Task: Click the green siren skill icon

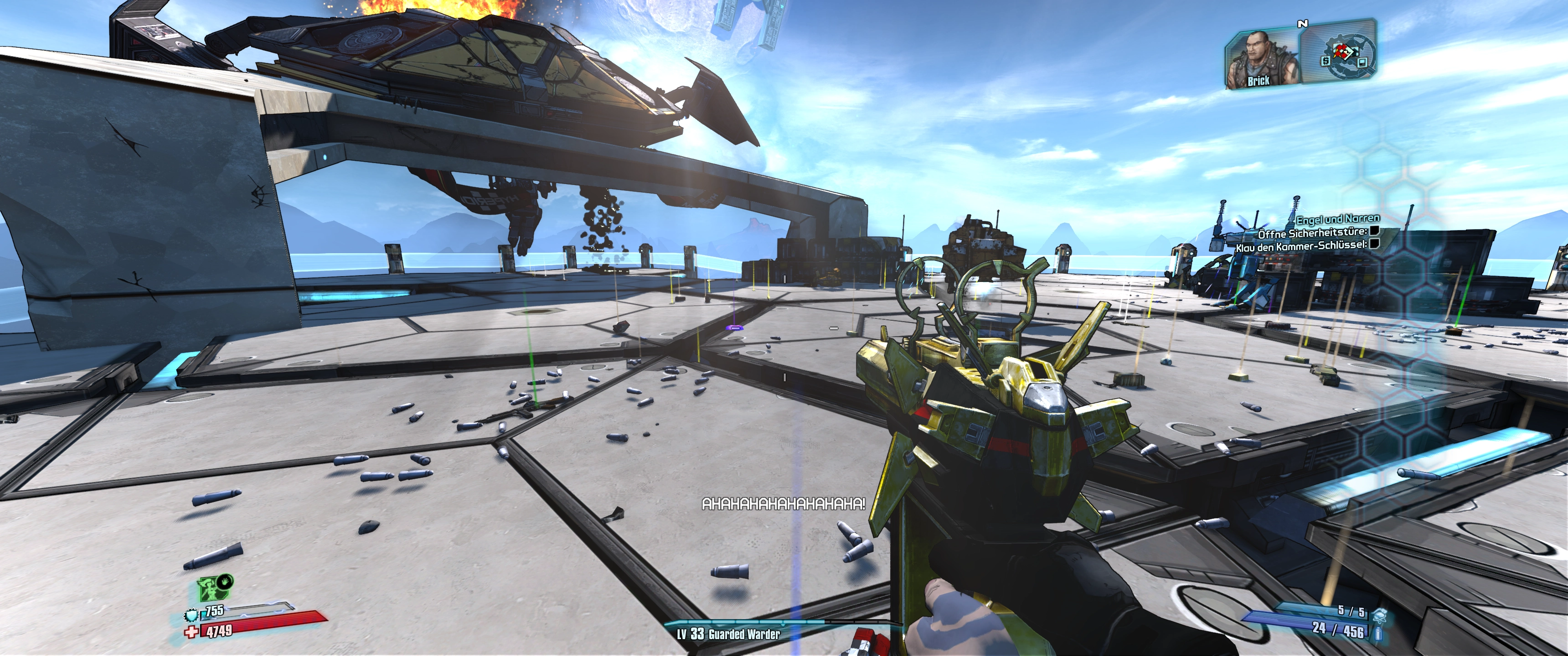Action: pos(209,589)
